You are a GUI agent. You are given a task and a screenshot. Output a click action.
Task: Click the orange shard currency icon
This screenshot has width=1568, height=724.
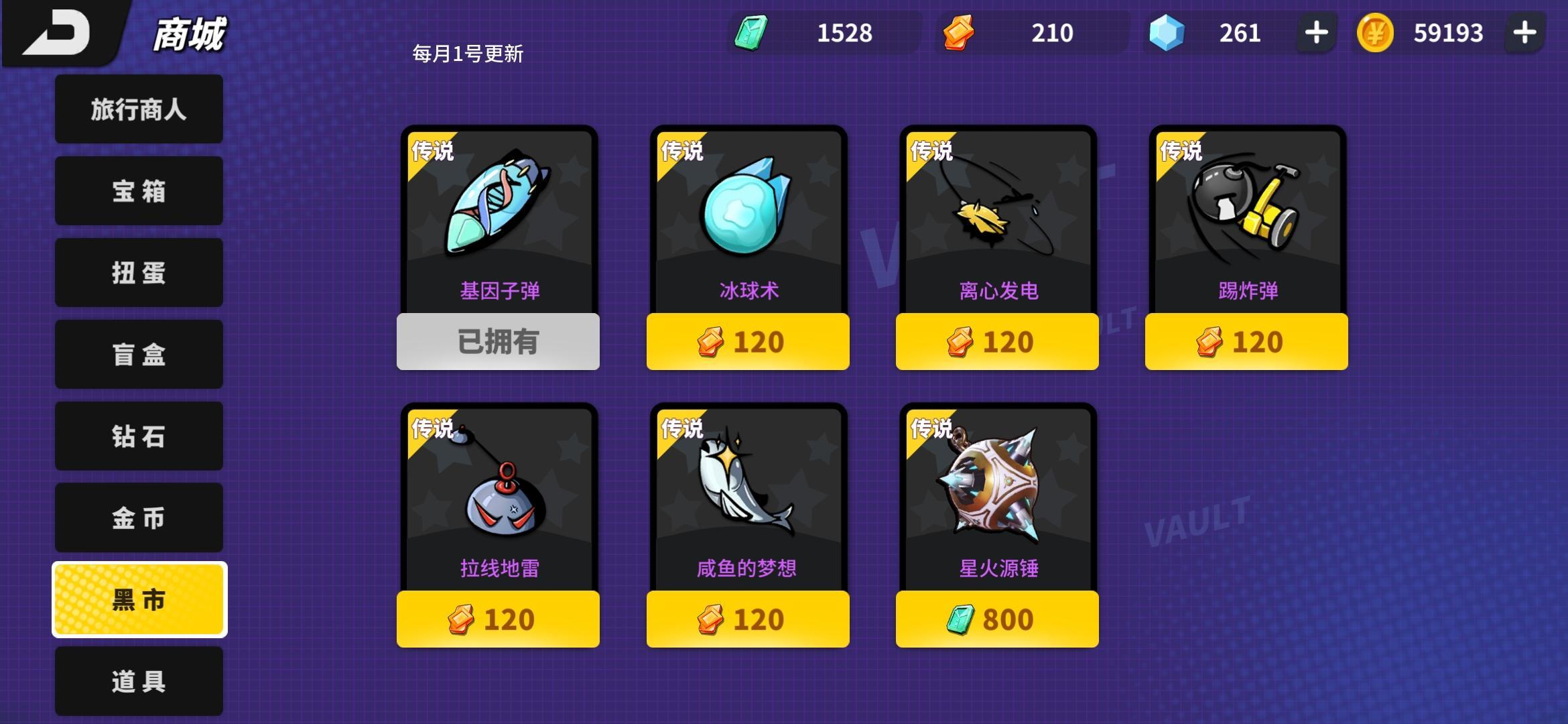point(960,32)
